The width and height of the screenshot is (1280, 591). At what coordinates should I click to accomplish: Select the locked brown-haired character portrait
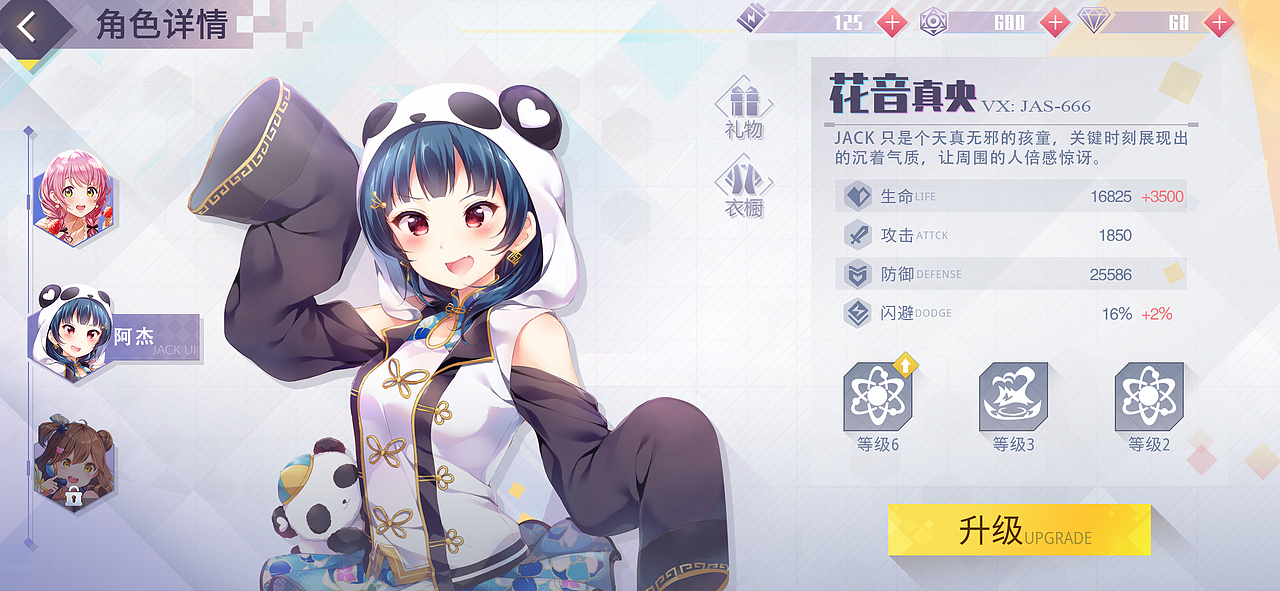coord(75,463)
